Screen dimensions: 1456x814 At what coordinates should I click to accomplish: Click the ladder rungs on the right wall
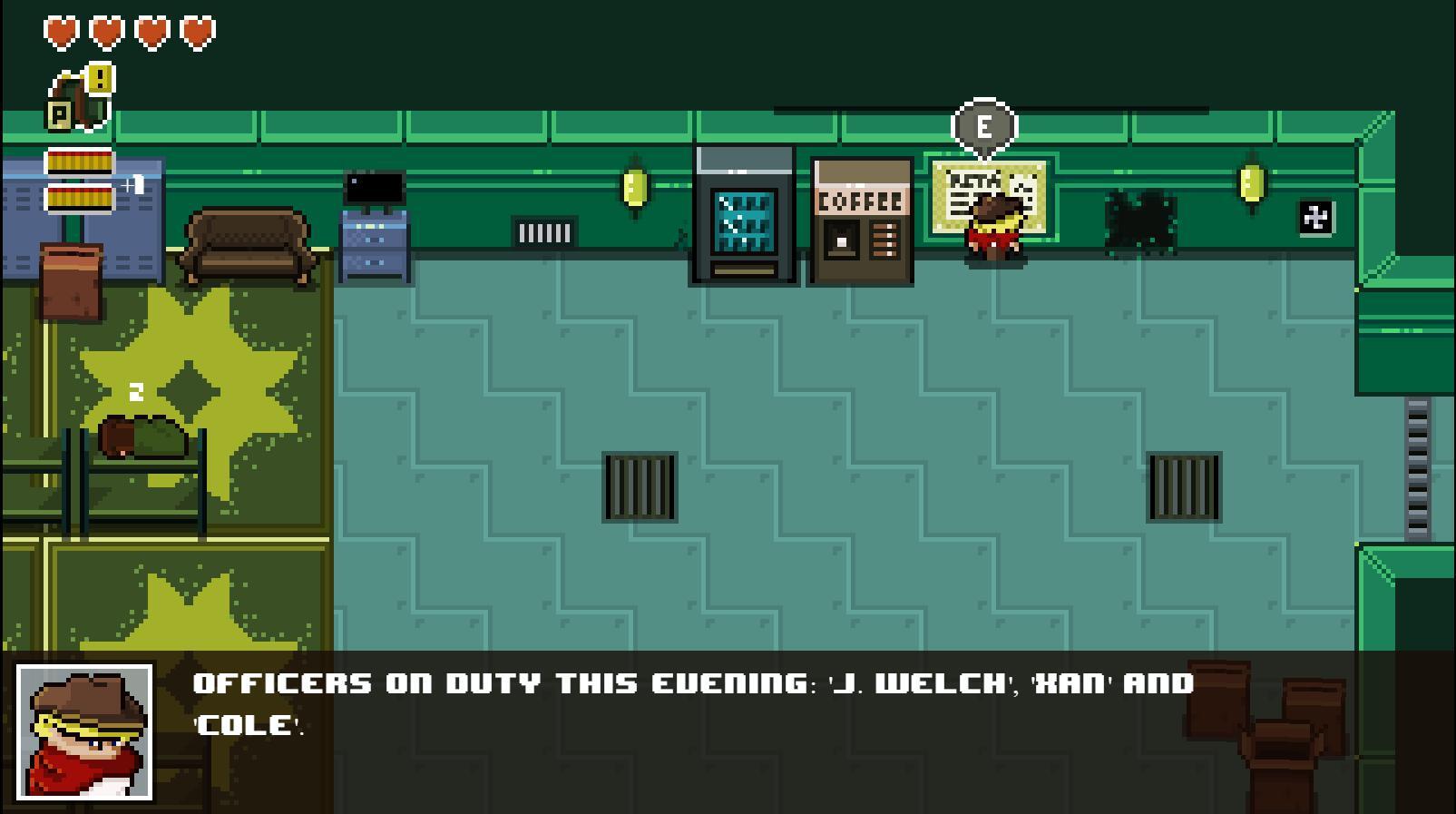point(1420,463)
